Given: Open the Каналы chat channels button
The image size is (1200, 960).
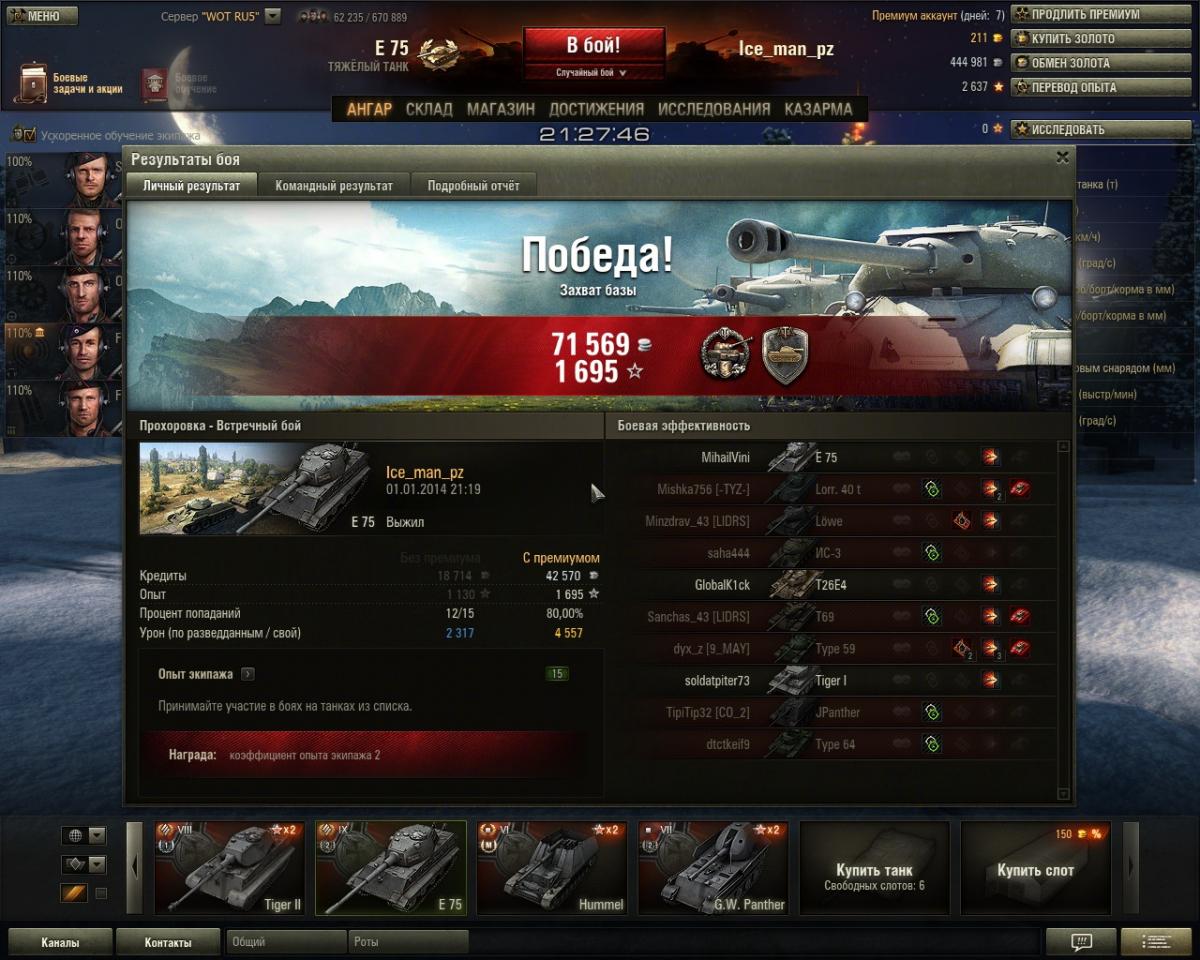Looking at the screenshot, I should tap(60, 942).
